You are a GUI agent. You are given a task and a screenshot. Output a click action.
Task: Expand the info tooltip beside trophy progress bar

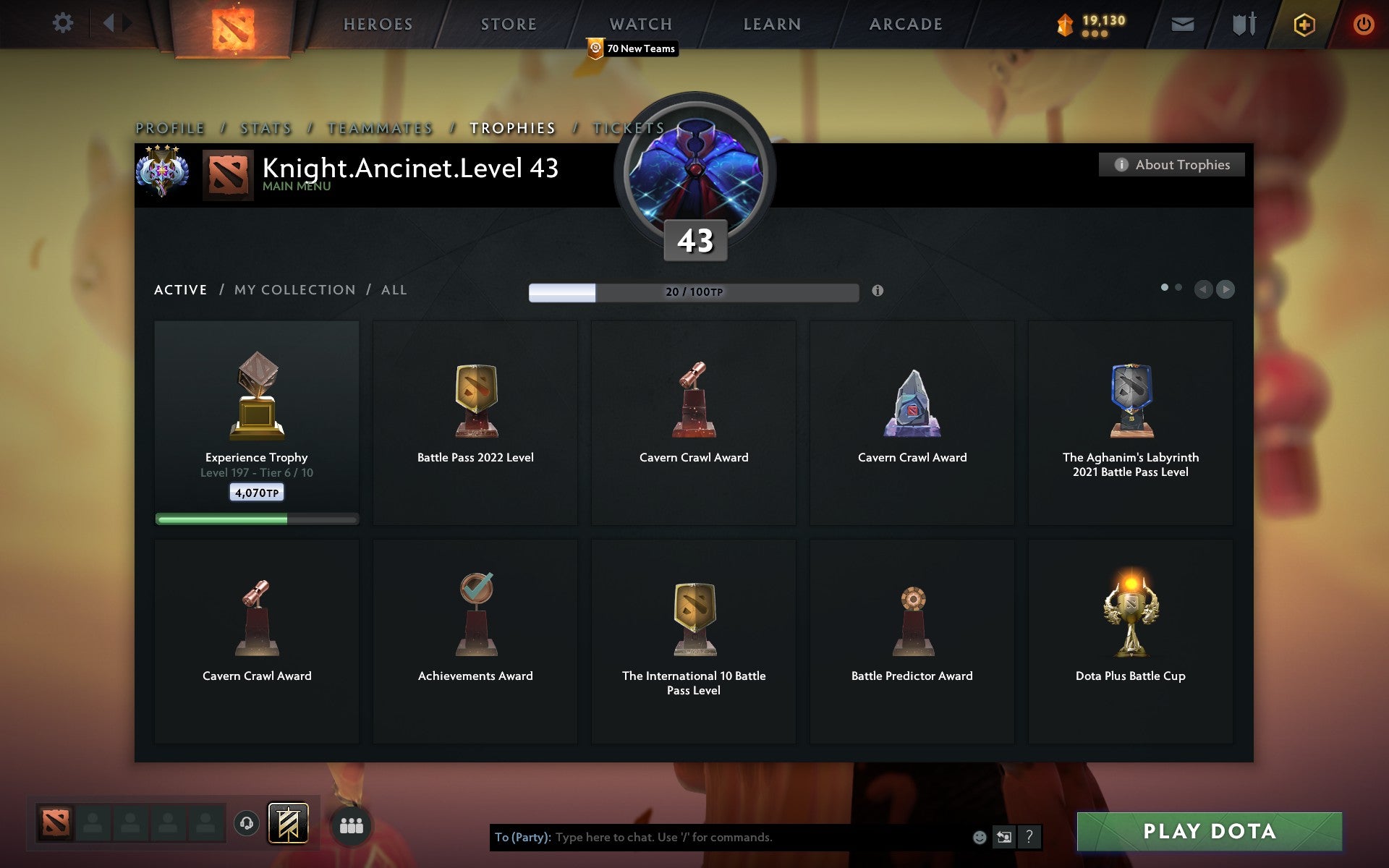pos(878,292)
